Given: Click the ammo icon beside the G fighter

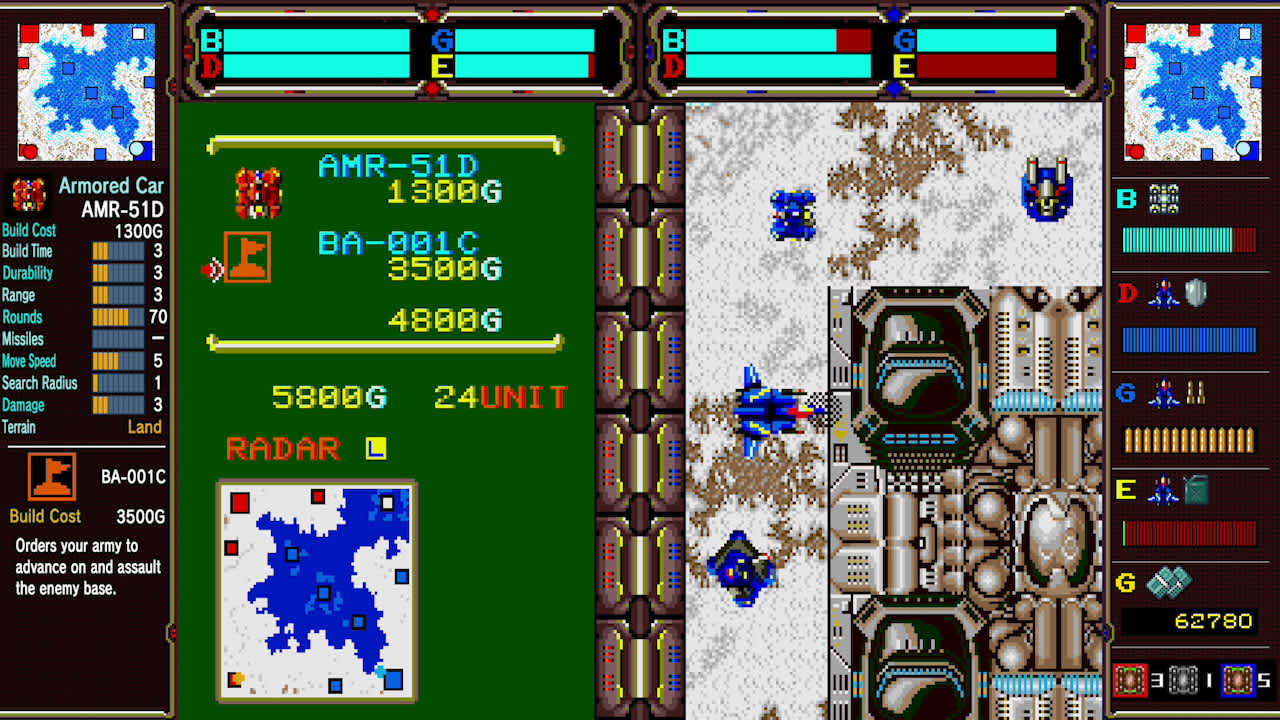Looking at the screenshot, I should [1195, 393].
